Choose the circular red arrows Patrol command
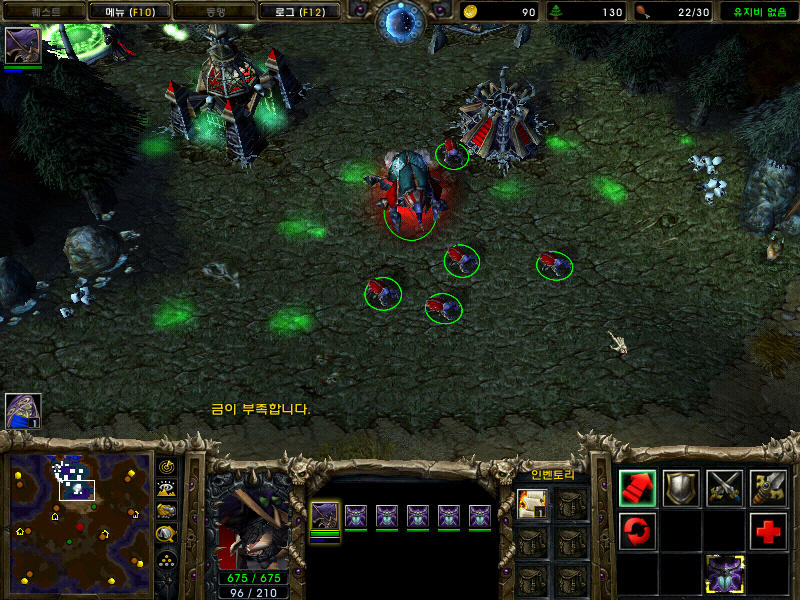 (x=637, y=530)
